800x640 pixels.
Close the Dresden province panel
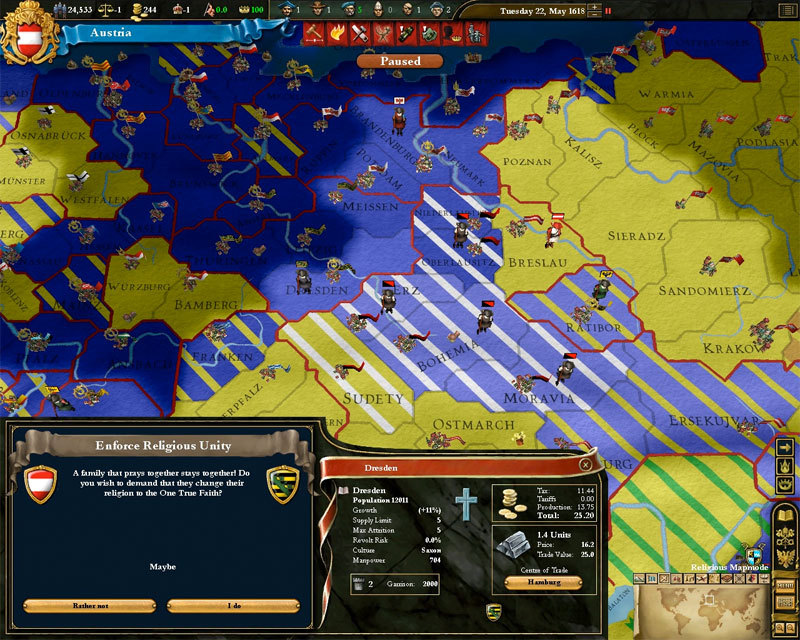point(585,465)
